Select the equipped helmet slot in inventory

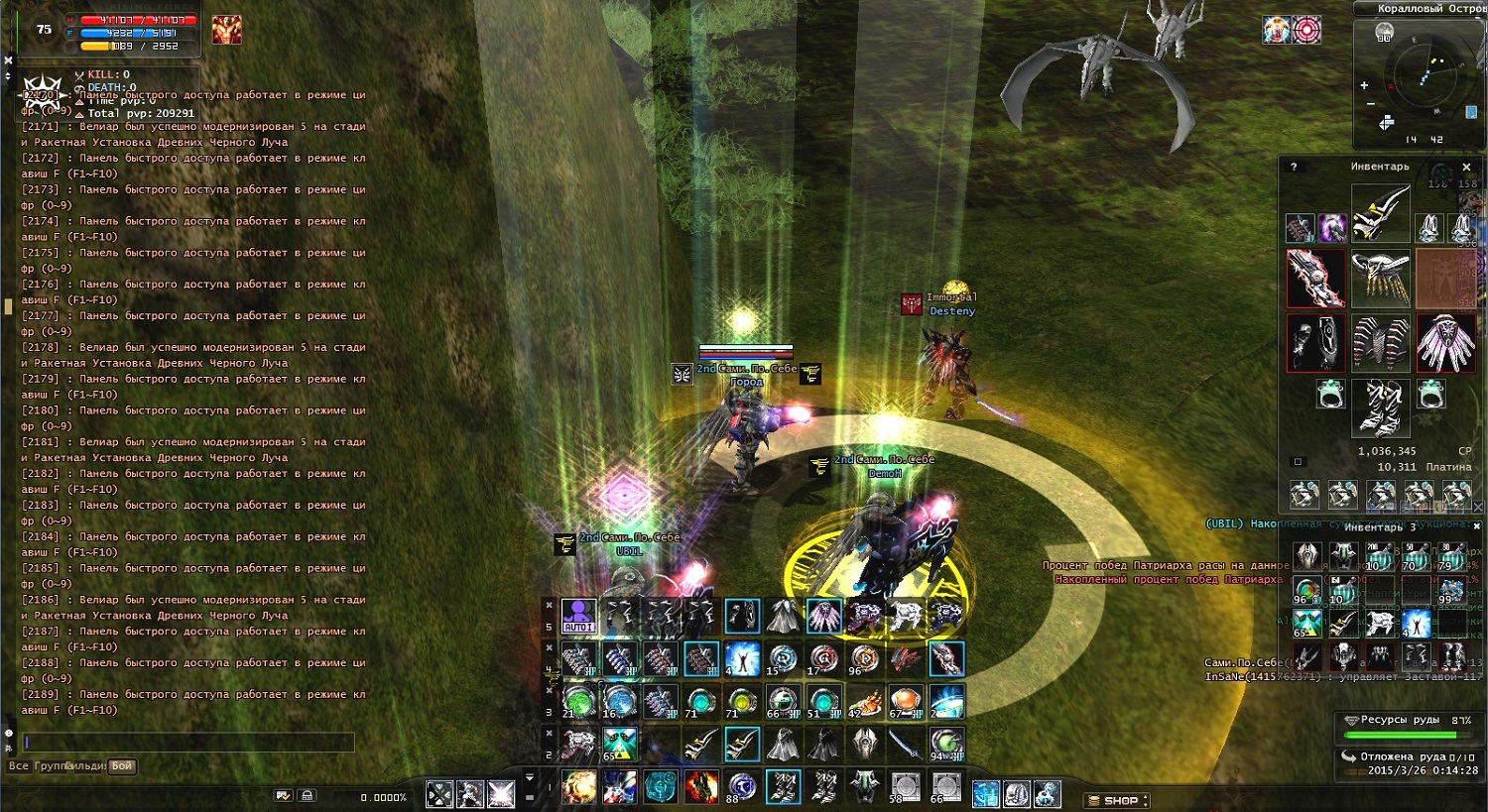[1380, 212]
